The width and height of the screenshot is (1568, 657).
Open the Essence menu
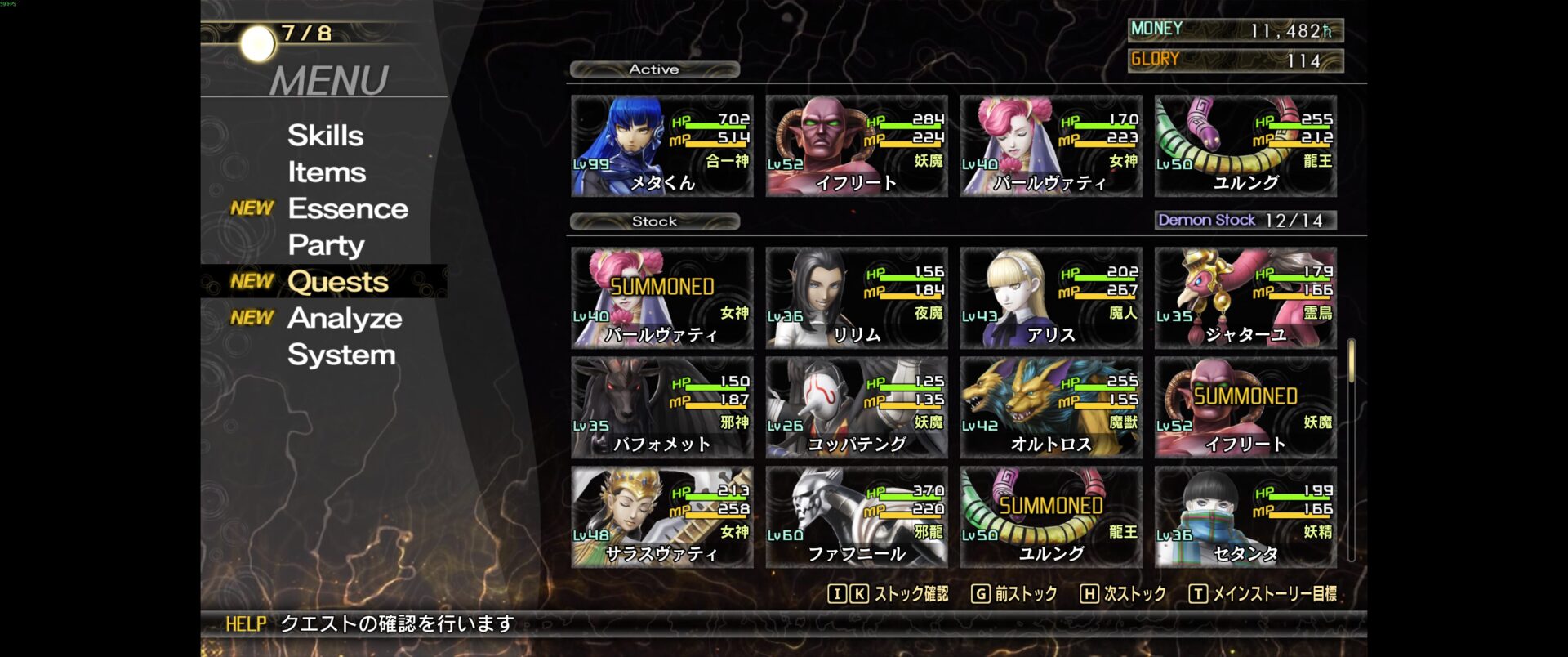click(347, 209)
